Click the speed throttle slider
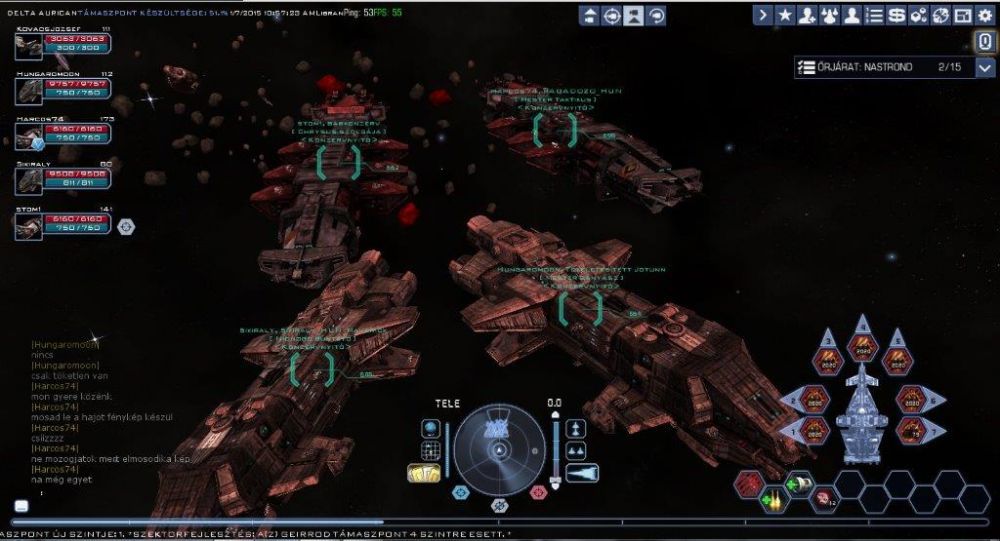Viewport: 1000px width, 541px height. point(555,446)
